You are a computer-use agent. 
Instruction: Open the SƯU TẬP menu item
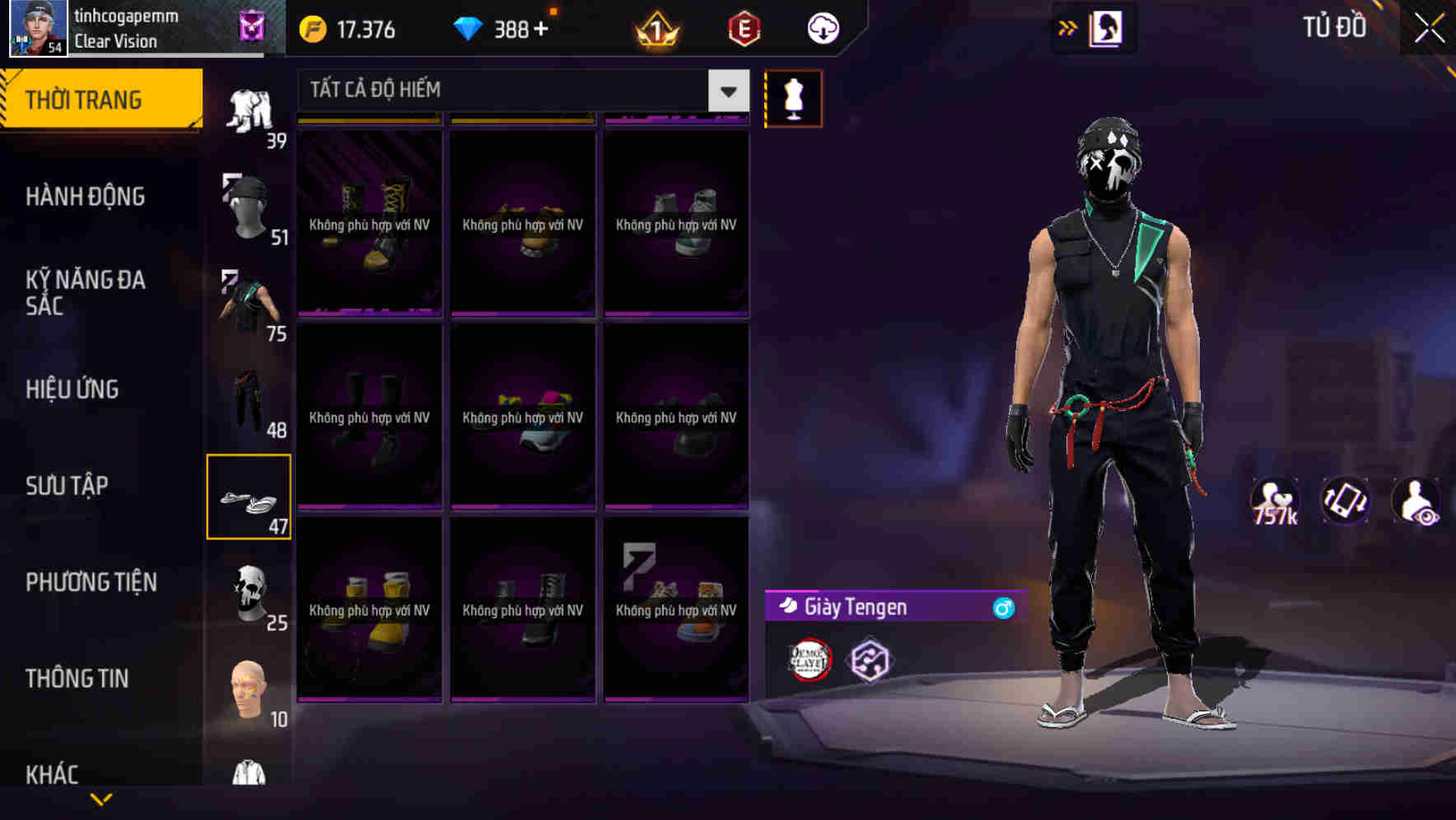point(66,486)
